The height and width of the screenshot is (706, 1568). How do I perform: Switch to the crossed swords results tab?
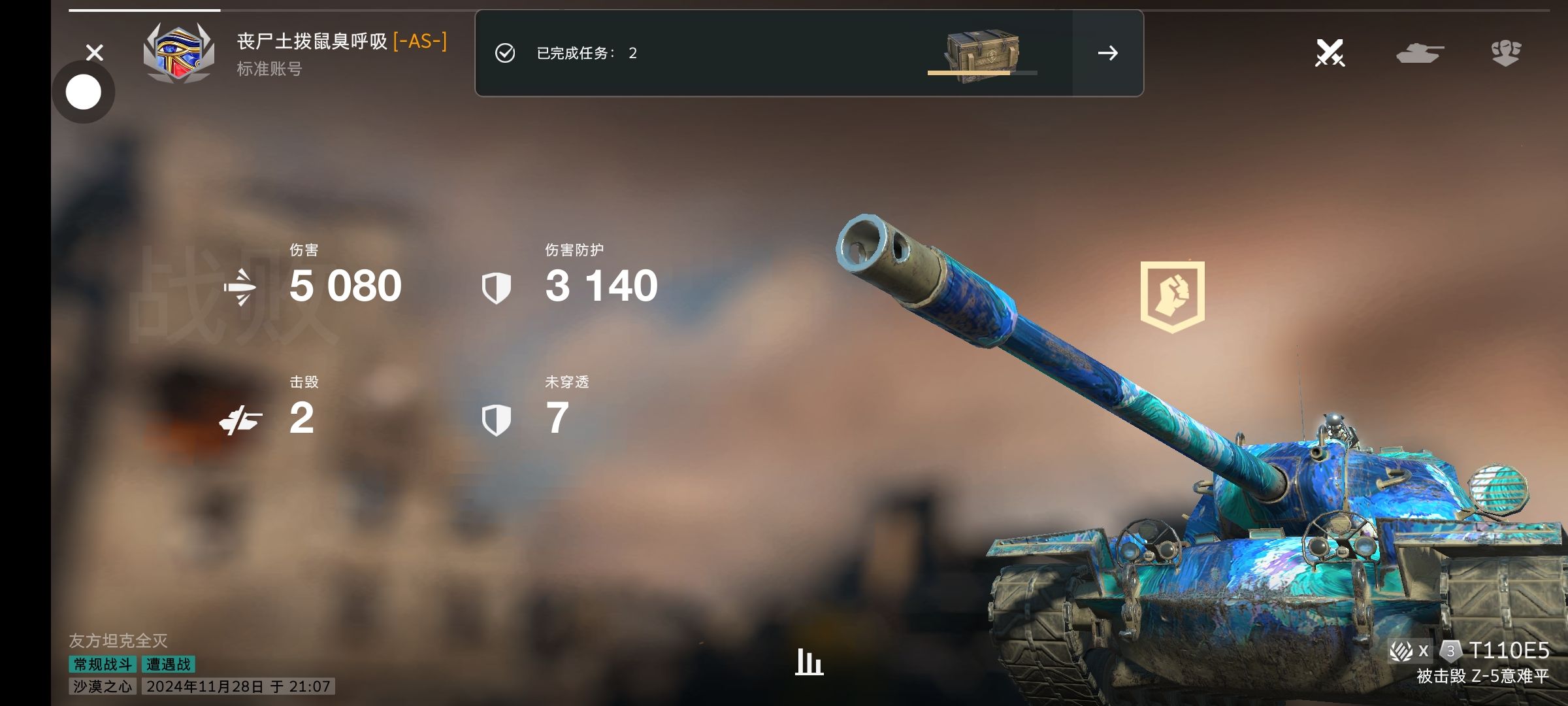click(1330, 53)
